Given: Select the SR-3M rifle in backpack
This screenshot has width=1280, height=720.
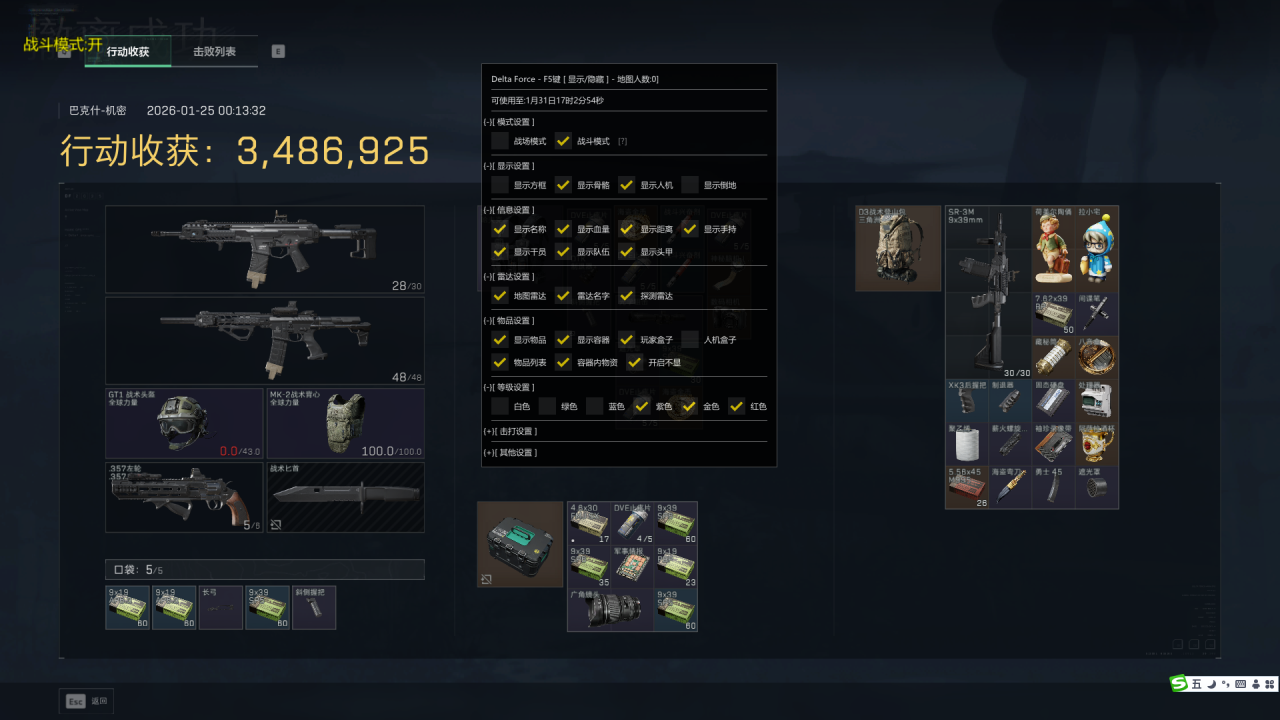Looking at the screenshot, I should click(x=988, y=292).
